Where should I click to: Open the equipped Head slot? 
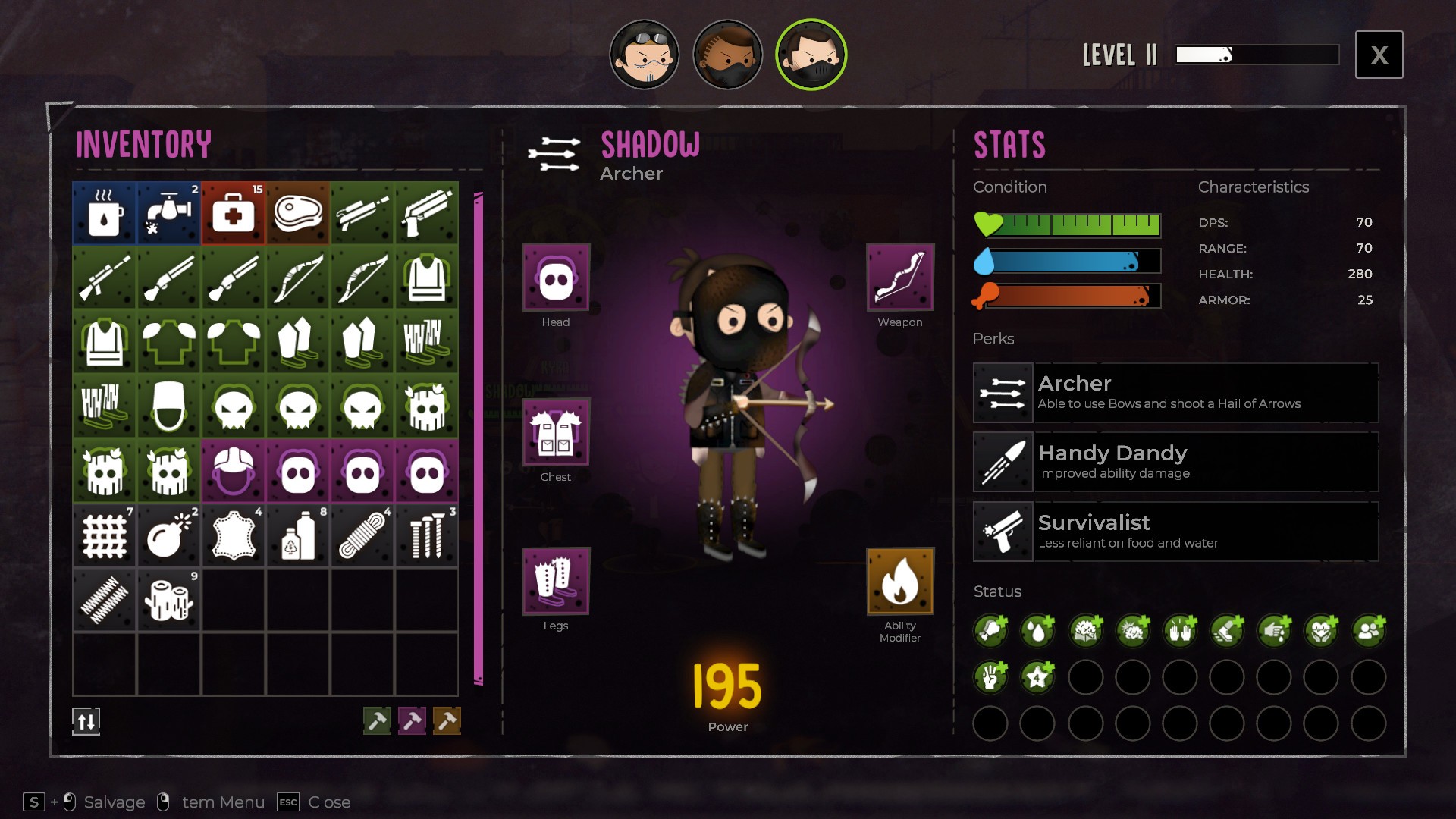click(556, 278)
